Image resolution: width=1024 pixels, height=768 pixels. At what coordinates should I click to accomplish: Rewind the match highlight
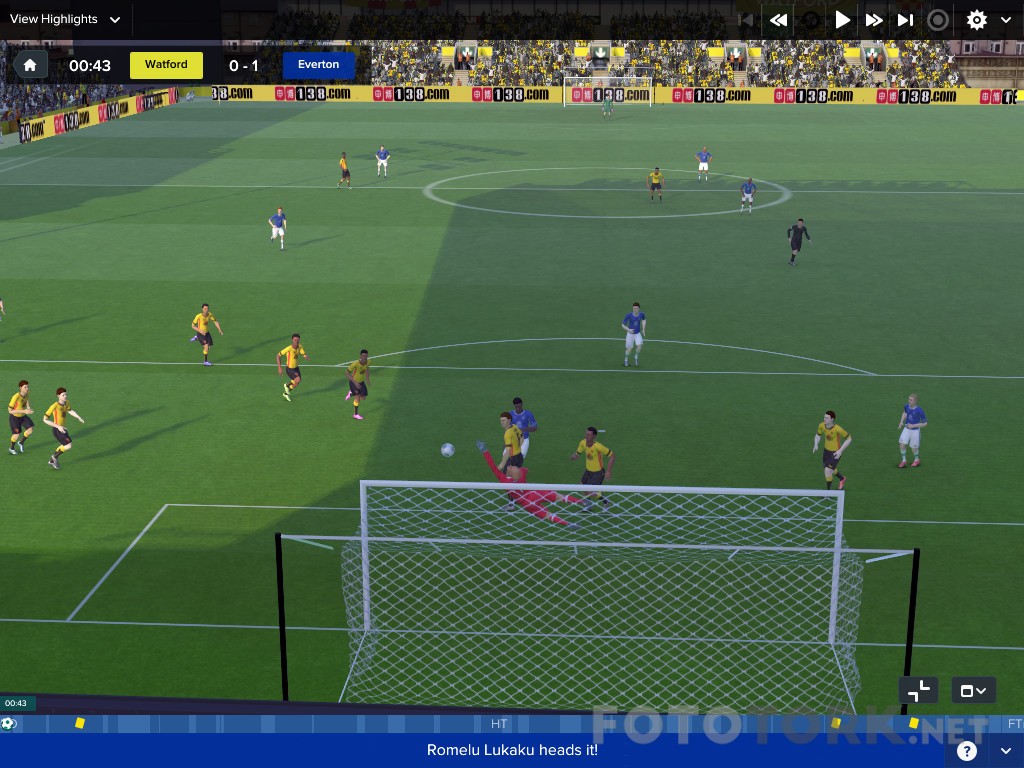click(x=778, y=20)
